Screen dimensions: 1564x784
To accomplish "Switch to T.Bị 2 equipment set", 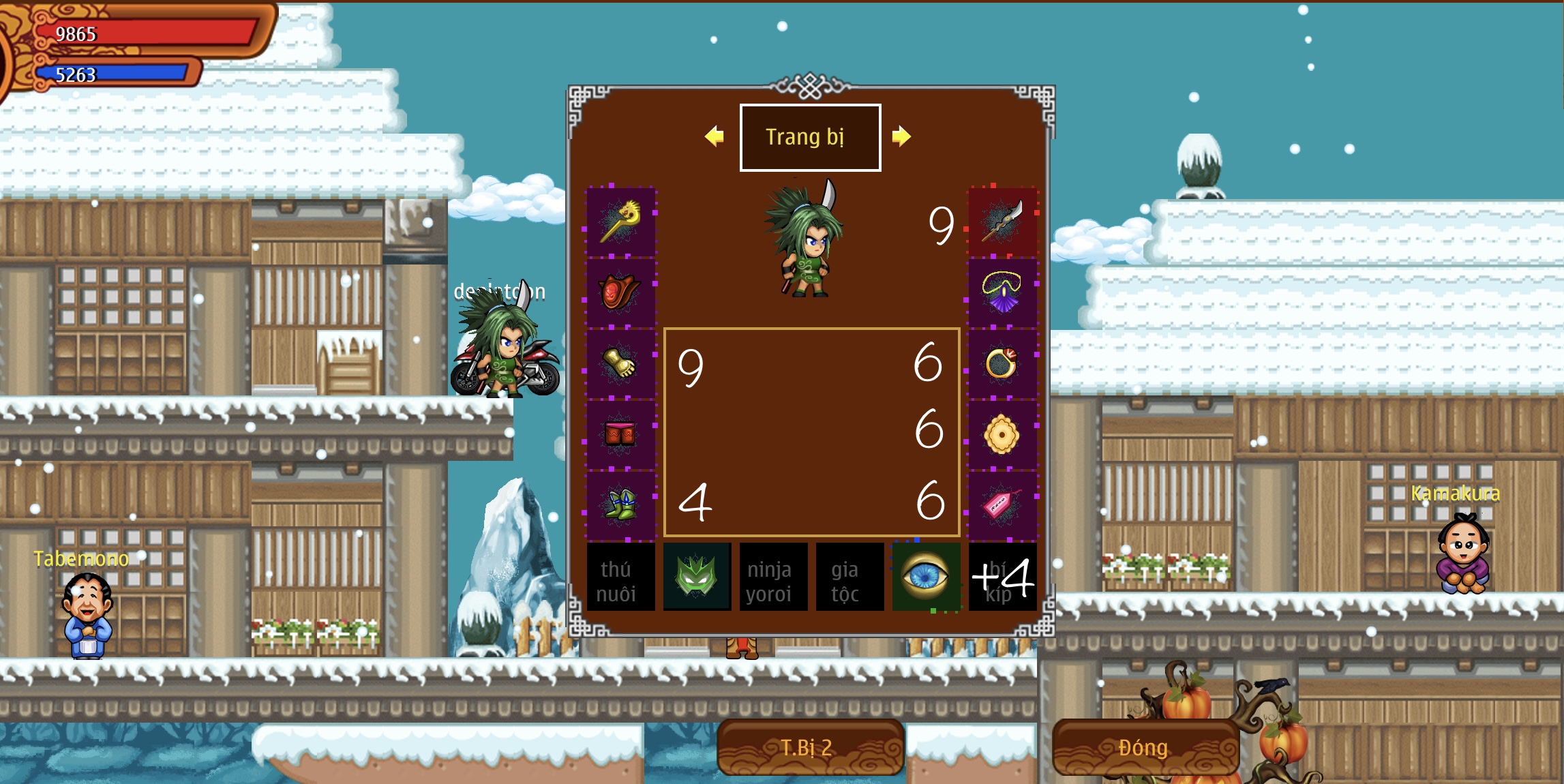I will pos(810,747).
